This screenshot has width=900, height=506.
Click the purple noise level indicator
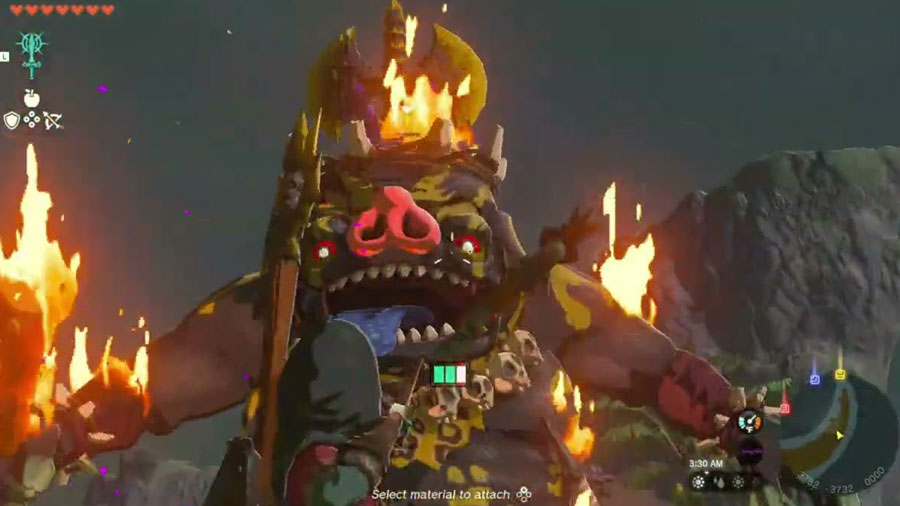[x=750, y=452]
